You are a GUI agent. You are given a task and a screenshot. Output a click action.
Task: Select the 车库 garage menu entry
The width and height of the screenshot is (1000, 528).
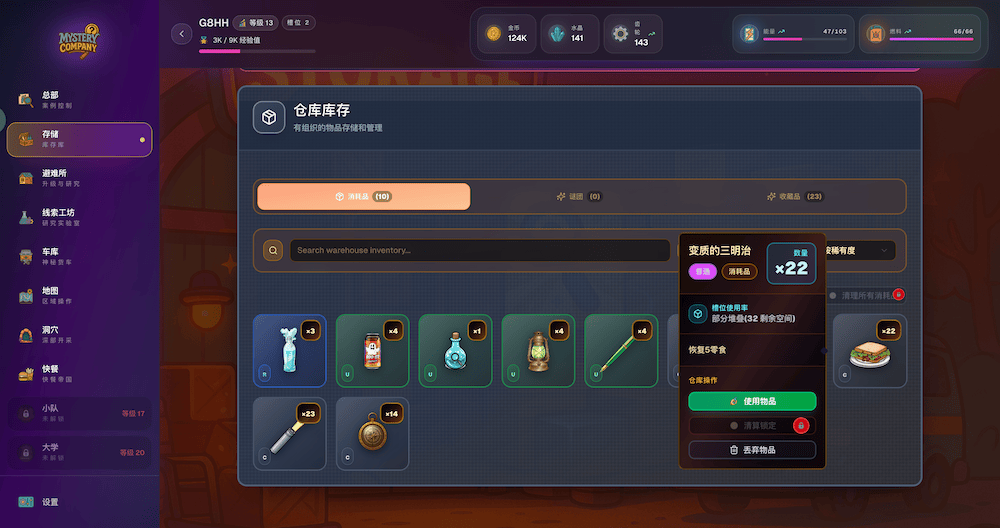coord(79,256)
